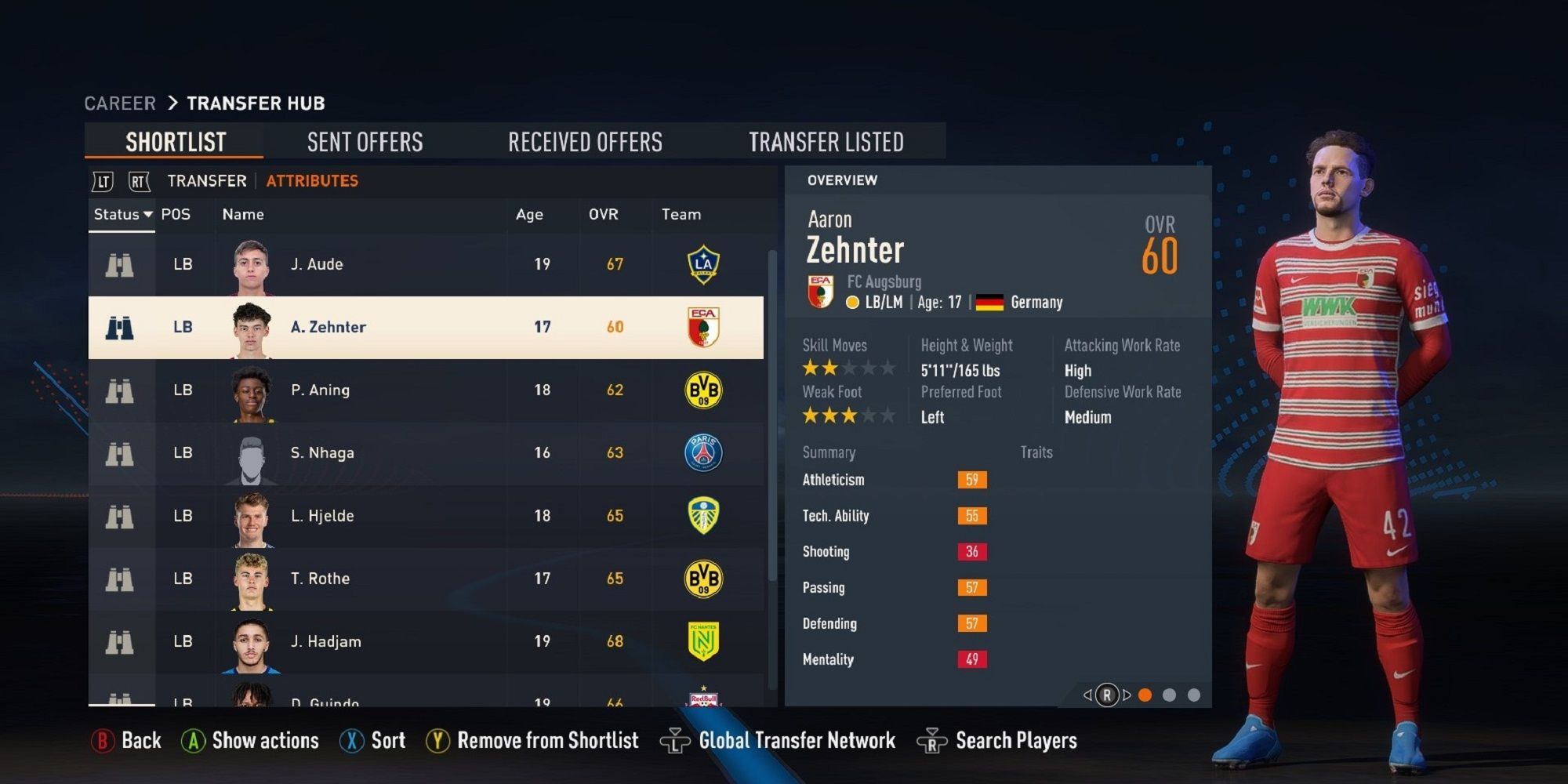
Task: Click the right arrow of the overview pager
Action: click(1127, 694)
